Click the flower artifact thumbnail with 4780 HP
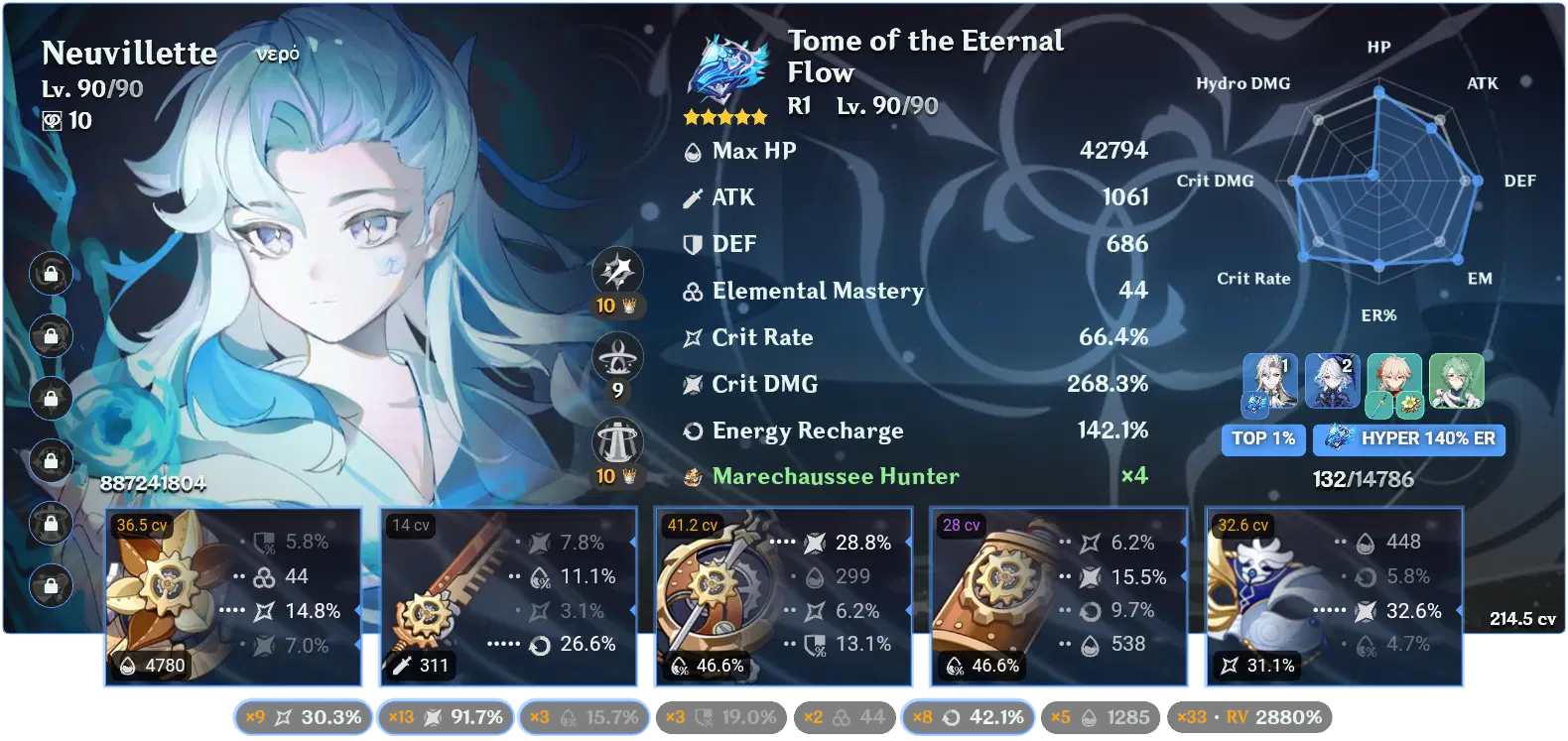The height and width of the screenshot is (741, 1568). coord(167,585)
